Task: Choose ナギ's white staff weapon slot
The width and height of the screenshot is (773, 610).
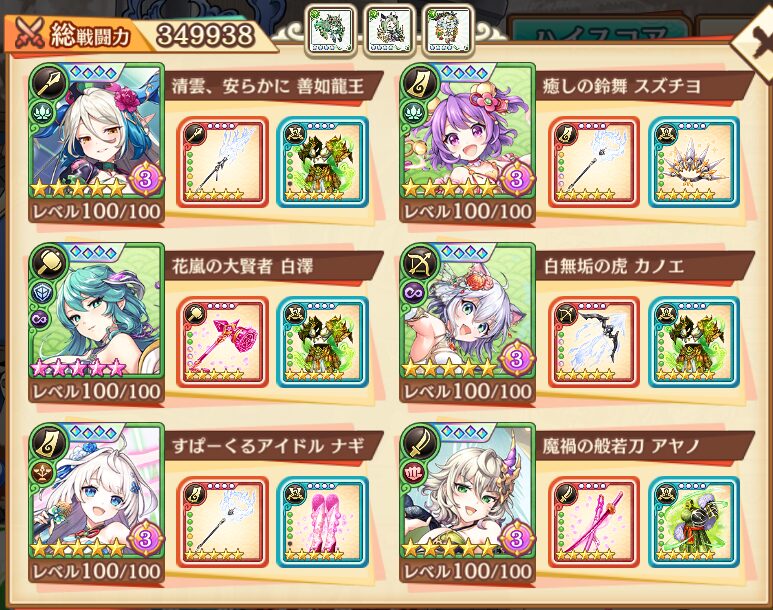Action: [222, 521]
